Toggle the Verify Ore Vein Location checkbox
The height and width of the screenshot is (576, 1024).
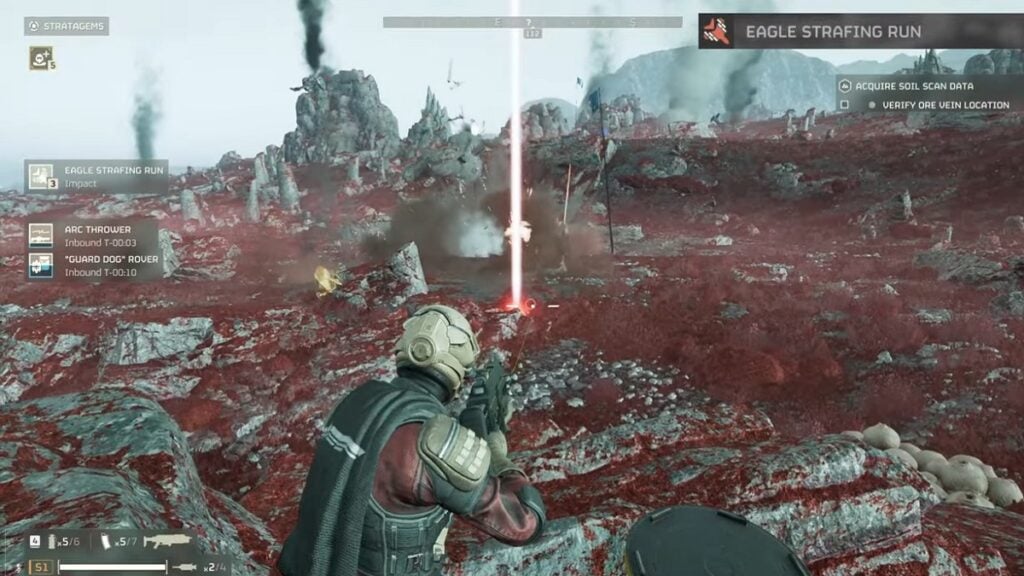tap(845, 104)
